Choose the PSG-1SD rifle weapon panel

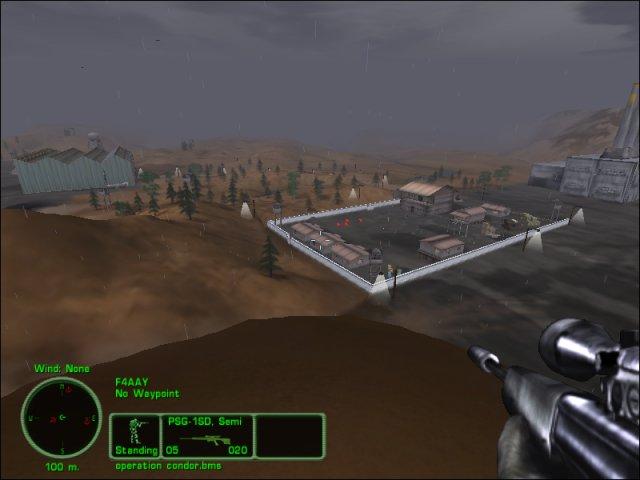coord(207,436)
